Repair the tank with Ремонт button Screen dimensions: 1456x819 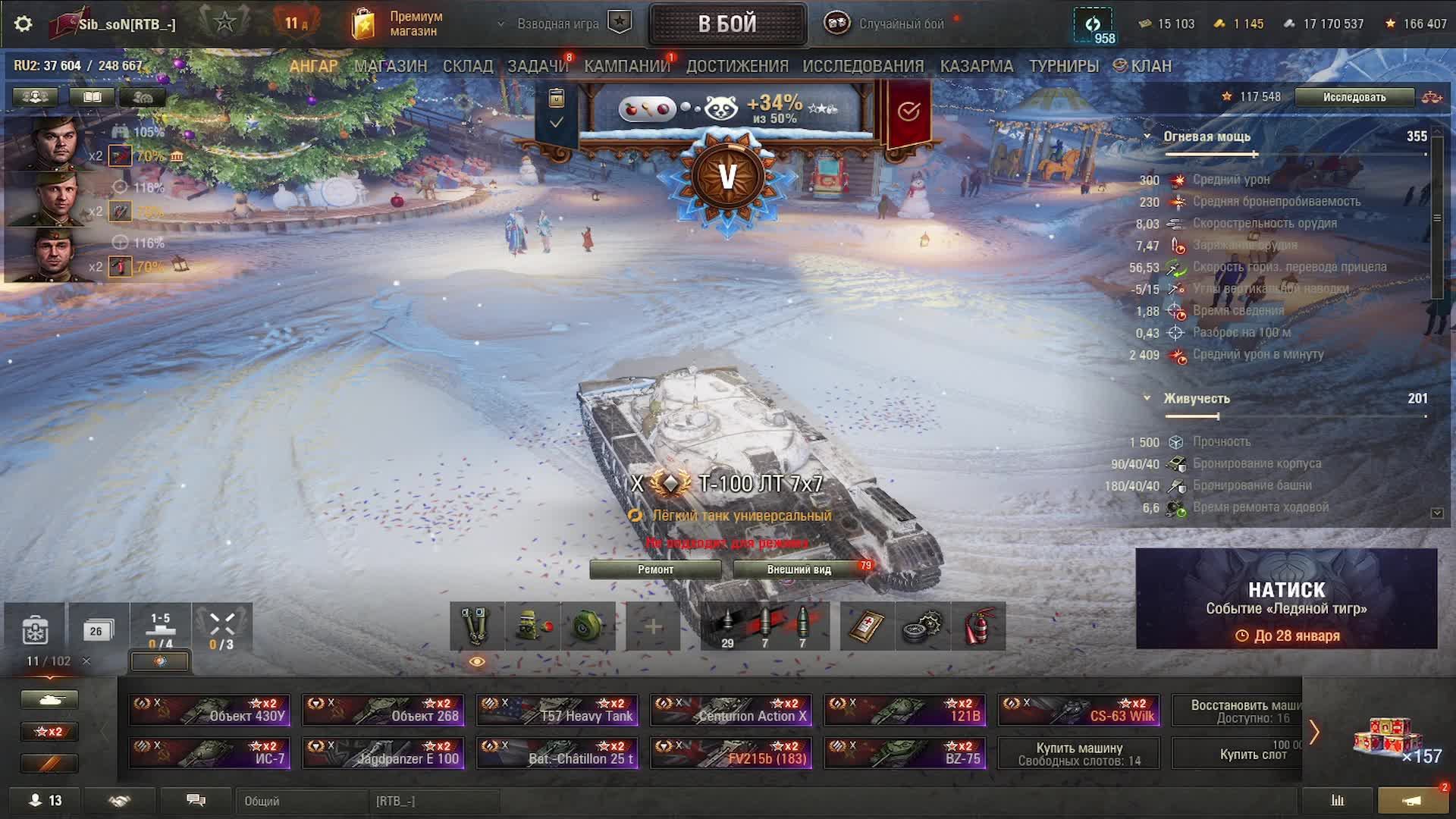click(655, 570)
